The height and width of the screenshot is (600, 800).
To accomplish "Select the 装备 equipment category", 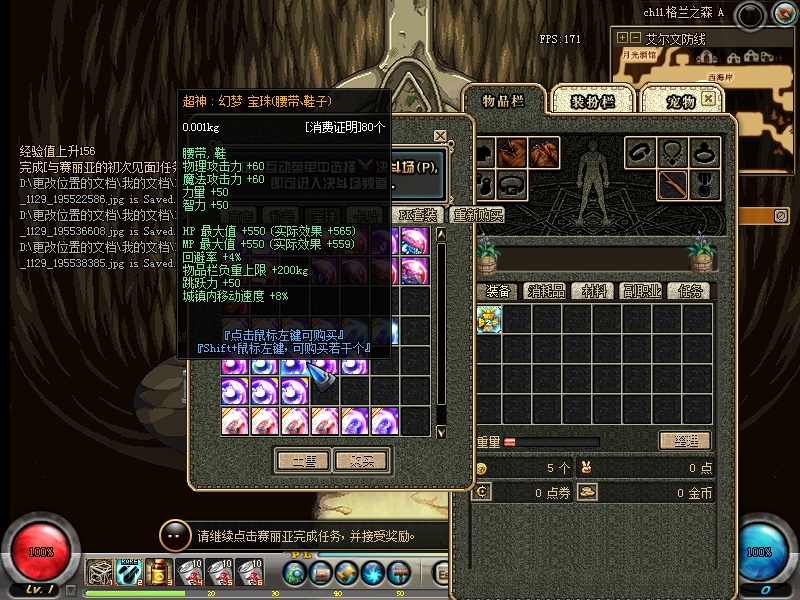I will [x=499, y=291].
